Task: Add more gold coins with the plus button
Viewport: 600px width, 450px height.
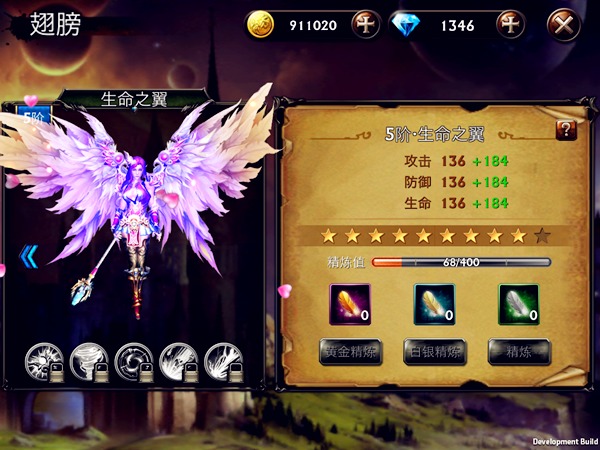Action: [365, 24]
